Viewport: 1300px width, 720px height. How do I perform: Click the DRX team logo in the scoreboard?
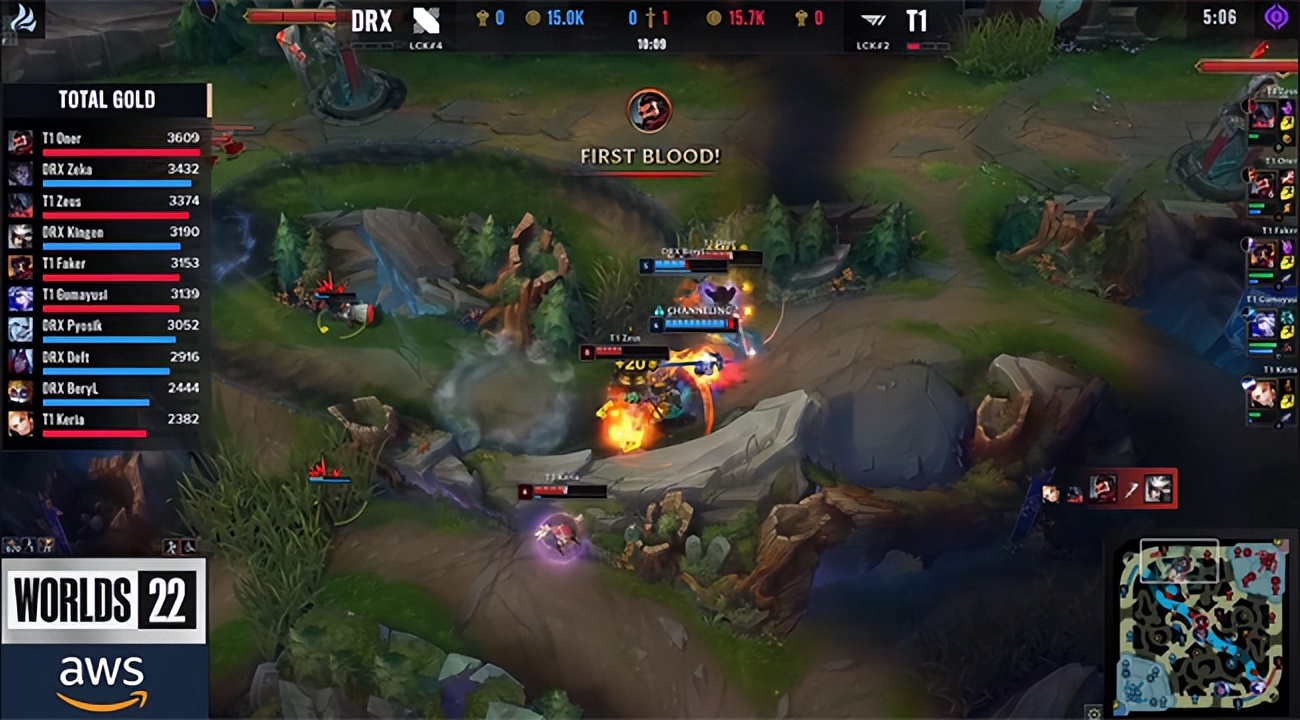click(x=425, y=22)
